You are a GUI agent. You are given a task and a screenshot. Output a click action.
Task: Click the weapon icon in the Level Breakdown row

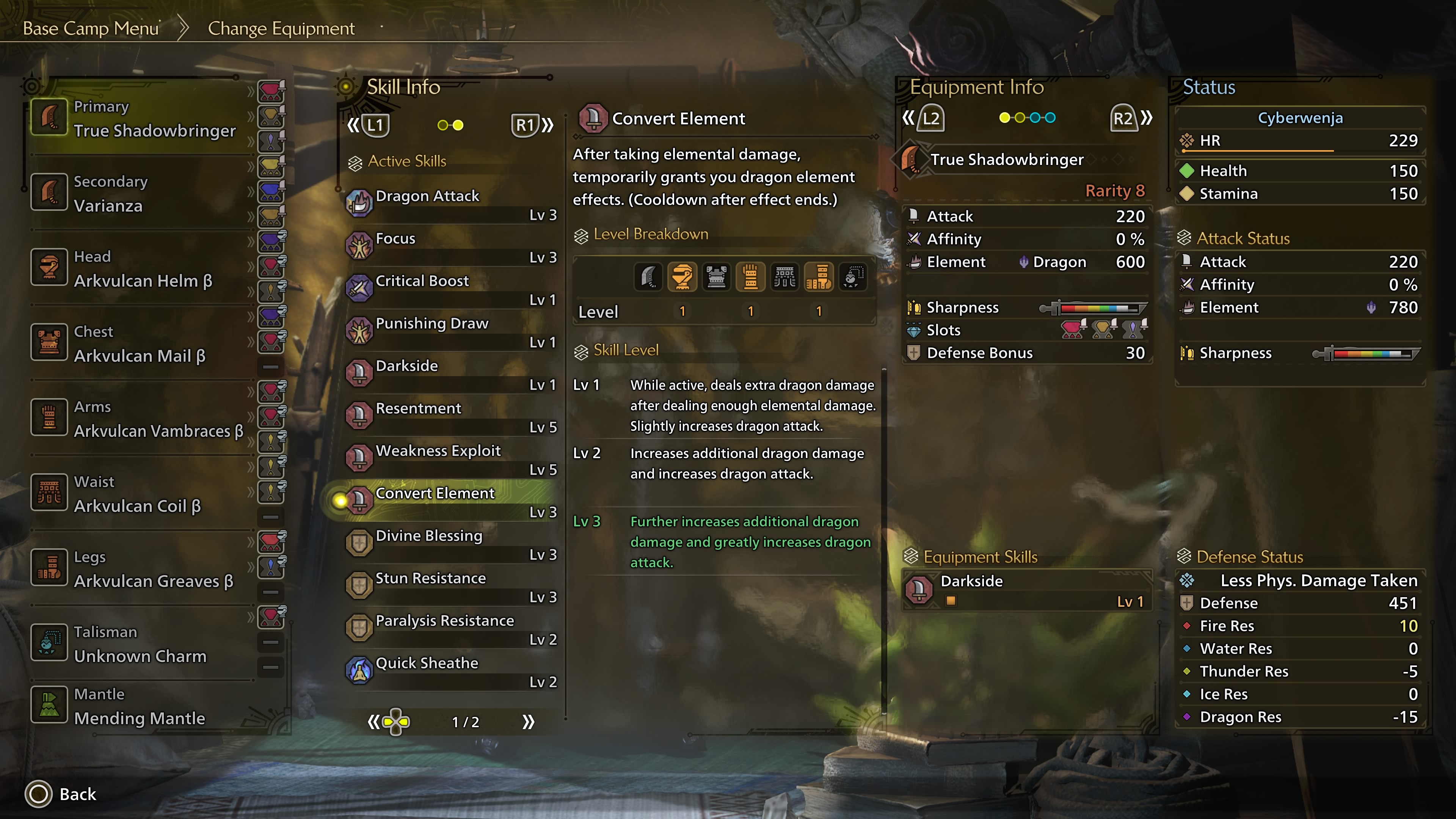648,276
